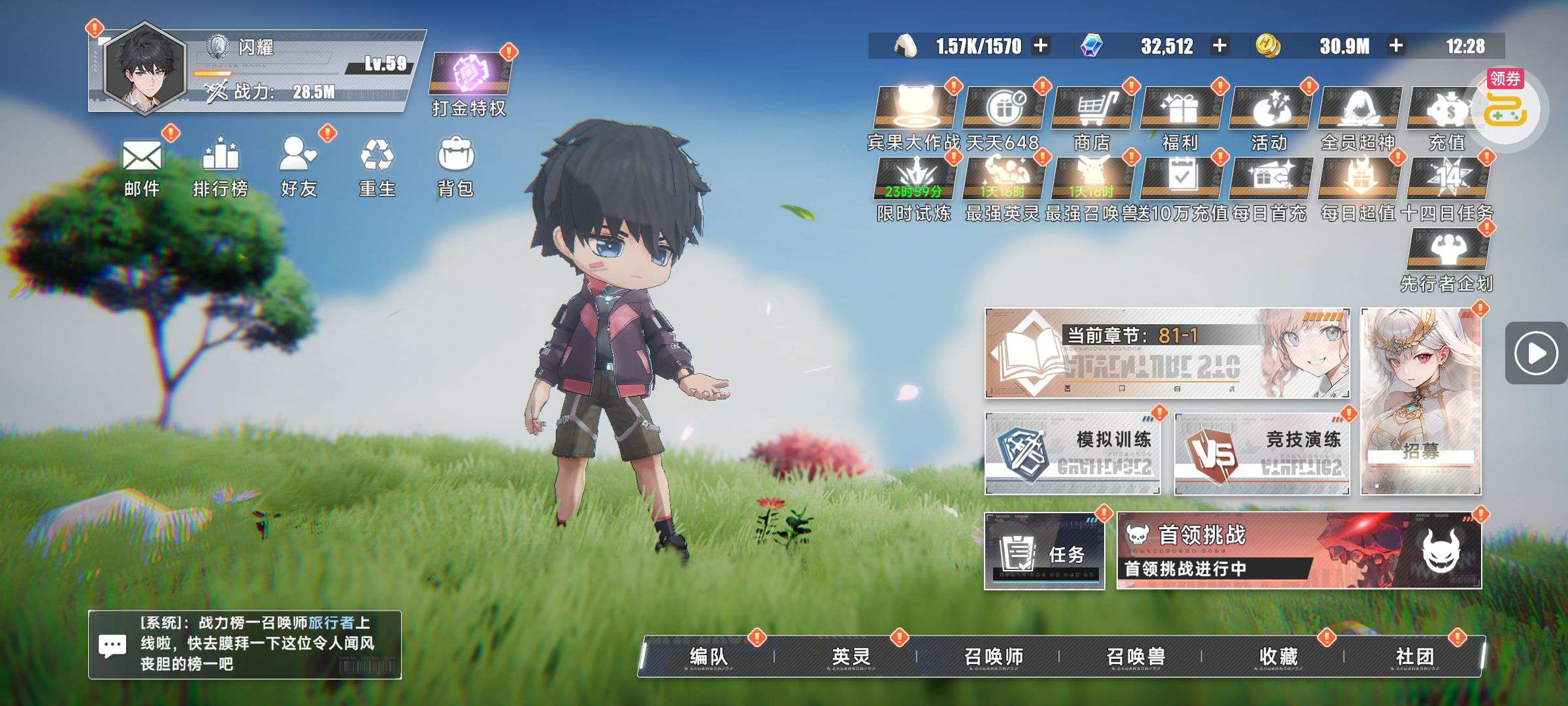Viewport: 1568px width, 706px height.
Task: Start 模拟训练 simulation training
Action: pyautogui.click(x=1072, y=453)
